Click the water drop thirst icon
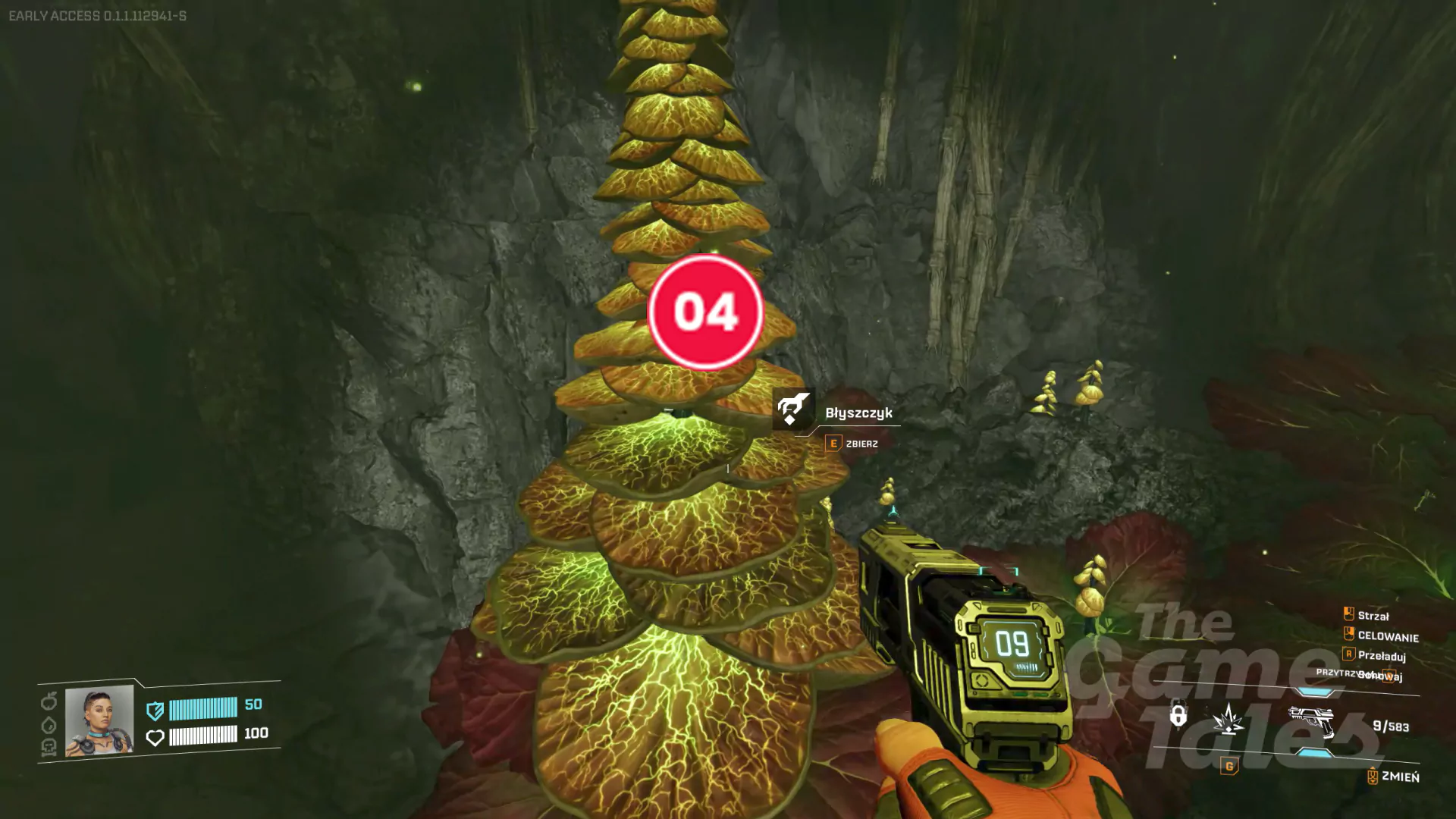This screenshot has height=819, width=1456. (x=49, y=725)
